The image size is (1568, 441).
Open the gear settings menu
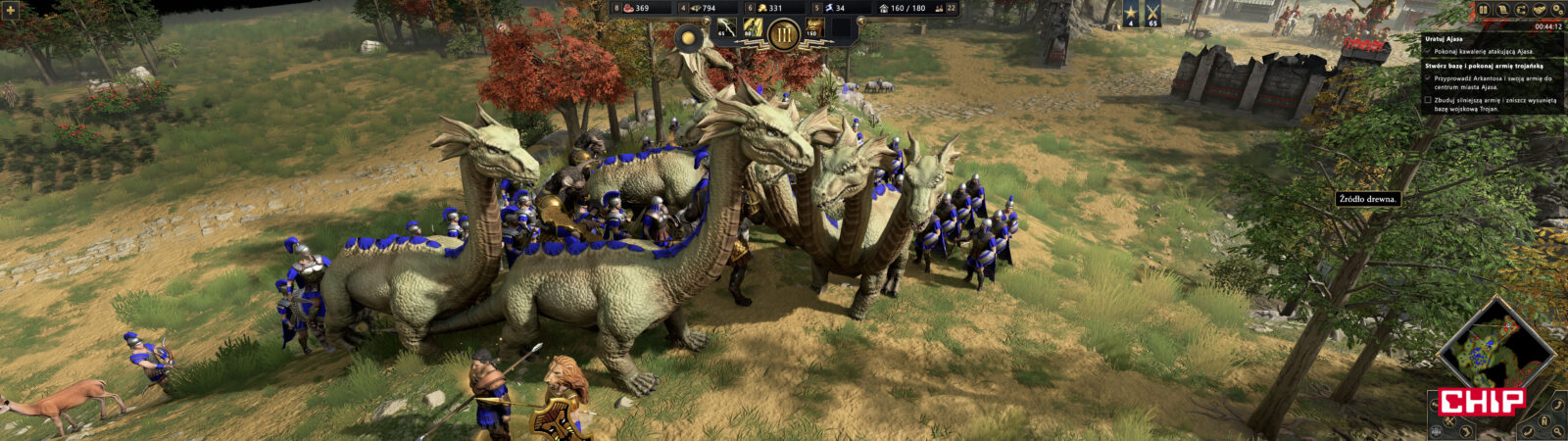1557,10
